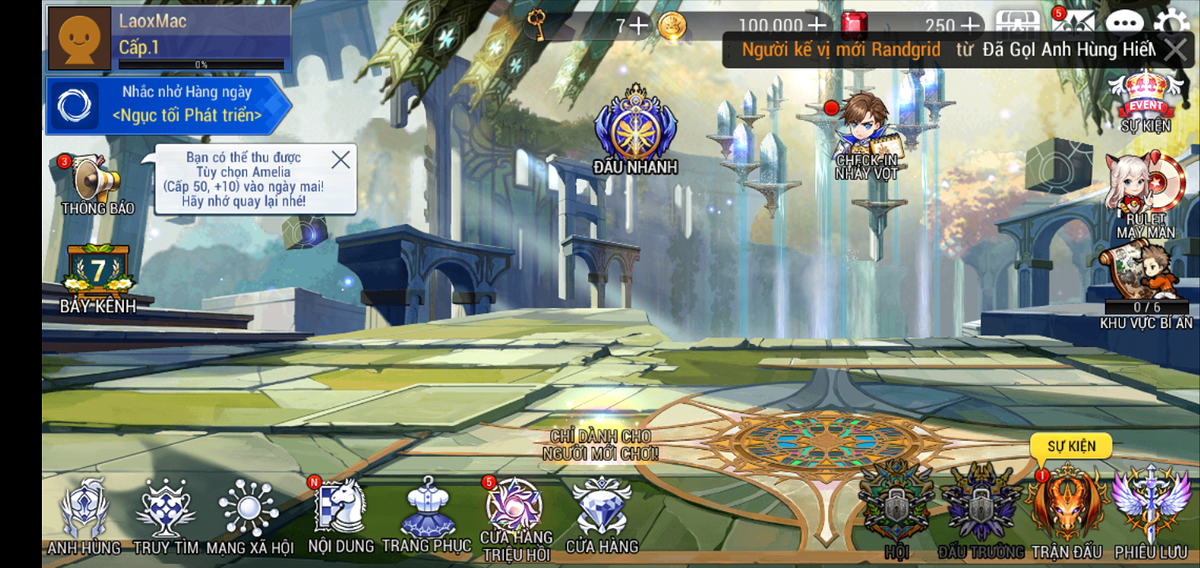Open Cửa Hàng Triệu Hồi summon shop
This screenshot has height=568, width=1200.
point(514,512)
